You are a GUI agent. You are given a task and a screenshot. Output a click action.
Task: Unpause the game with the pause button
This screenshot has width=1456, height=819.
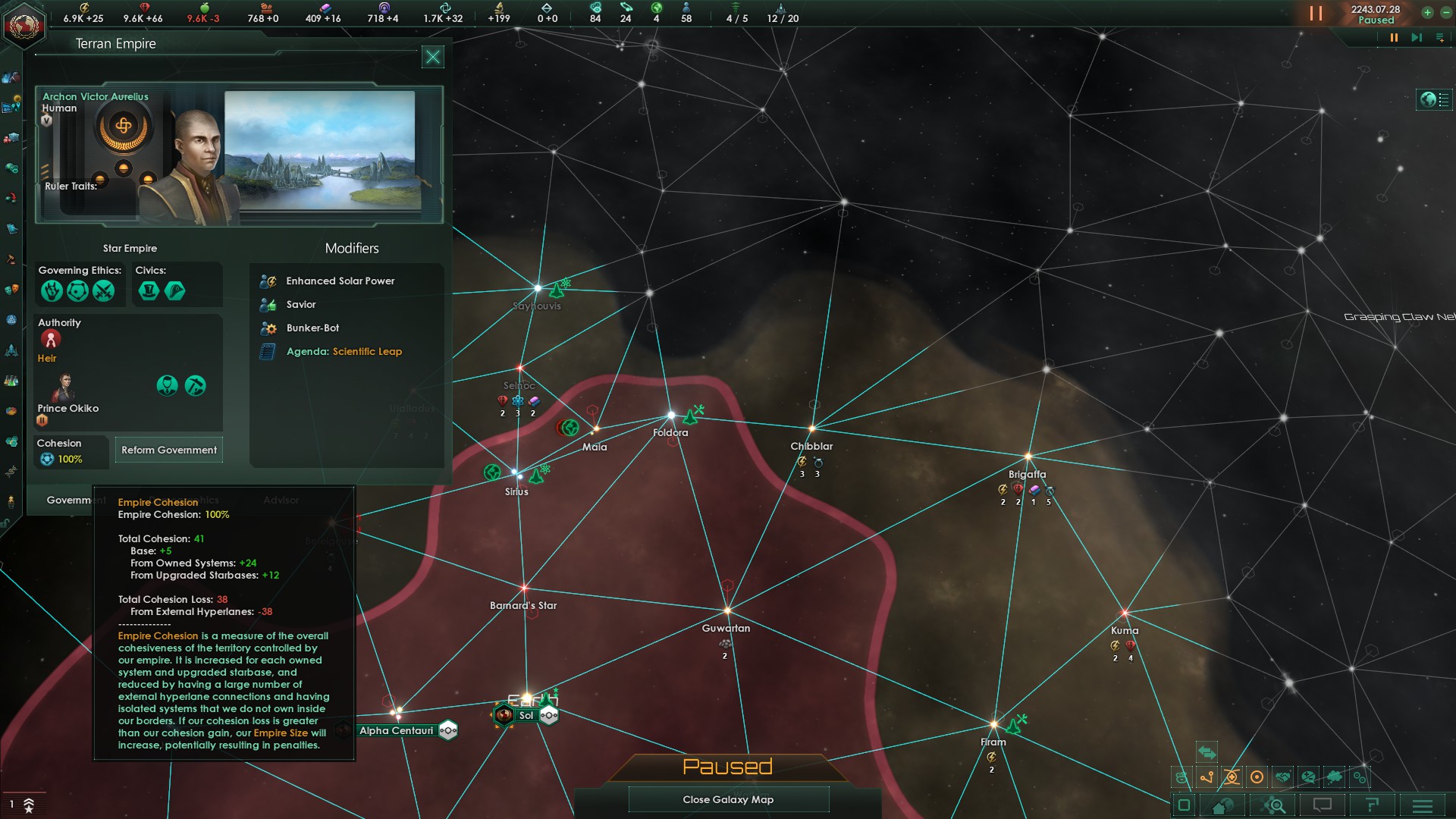(1316, 13)
